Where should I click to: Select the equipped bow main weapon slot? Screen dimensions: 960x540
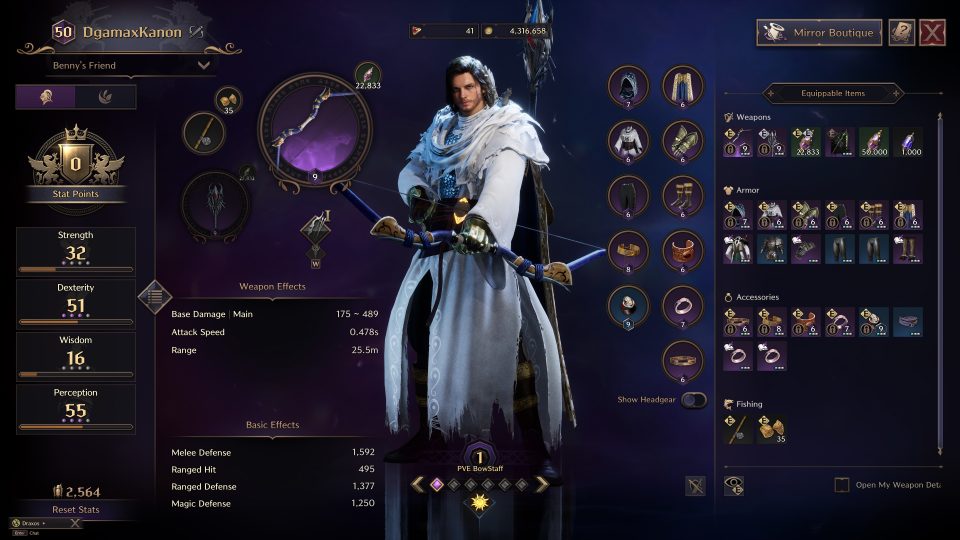tap(315, 128)
